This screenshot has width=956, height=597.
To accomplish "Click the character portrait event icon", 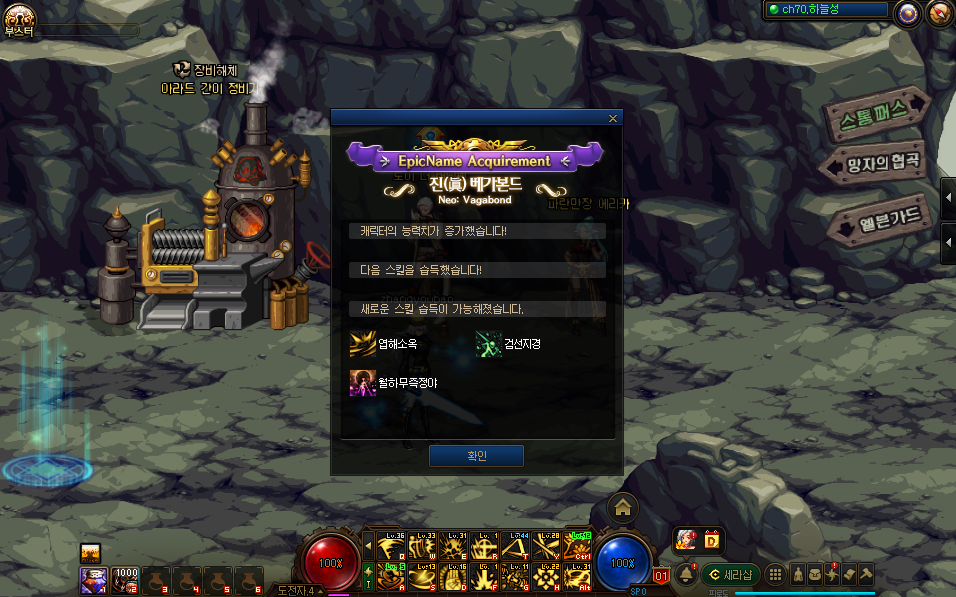I will [686, 539].
